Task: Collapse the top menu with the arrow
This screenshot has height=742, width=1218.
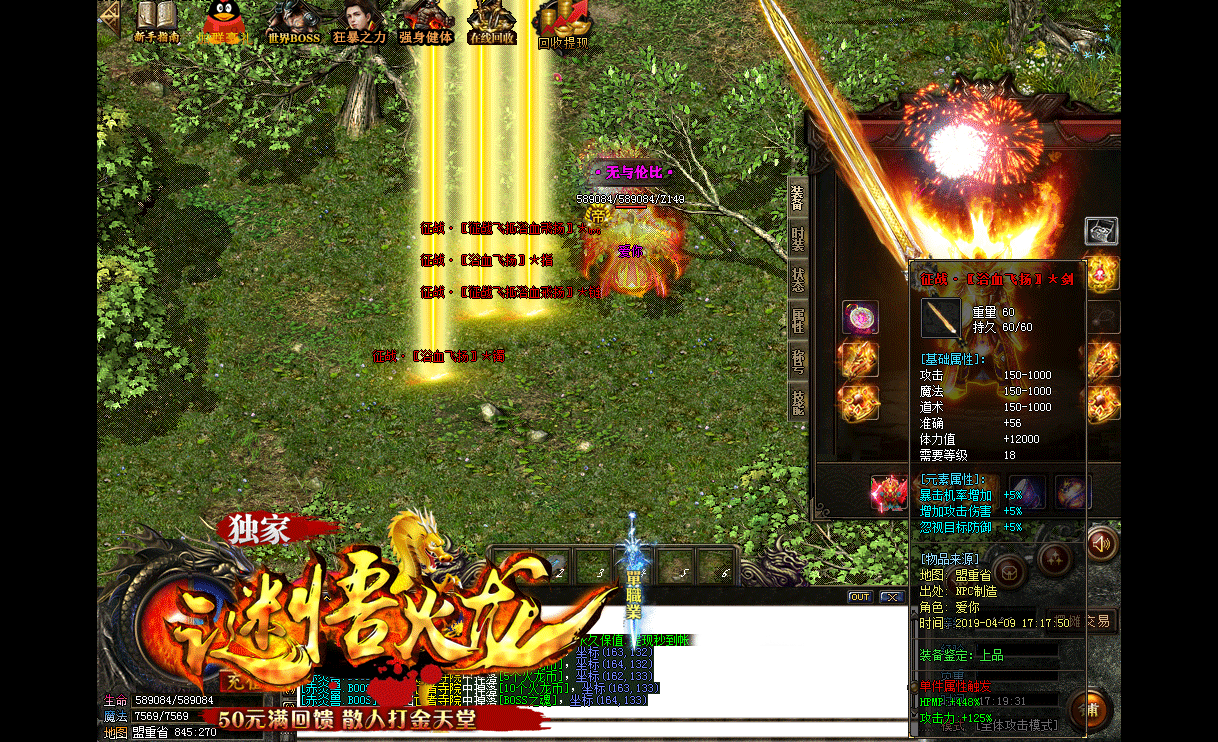Action: click(x=109, y=18)
